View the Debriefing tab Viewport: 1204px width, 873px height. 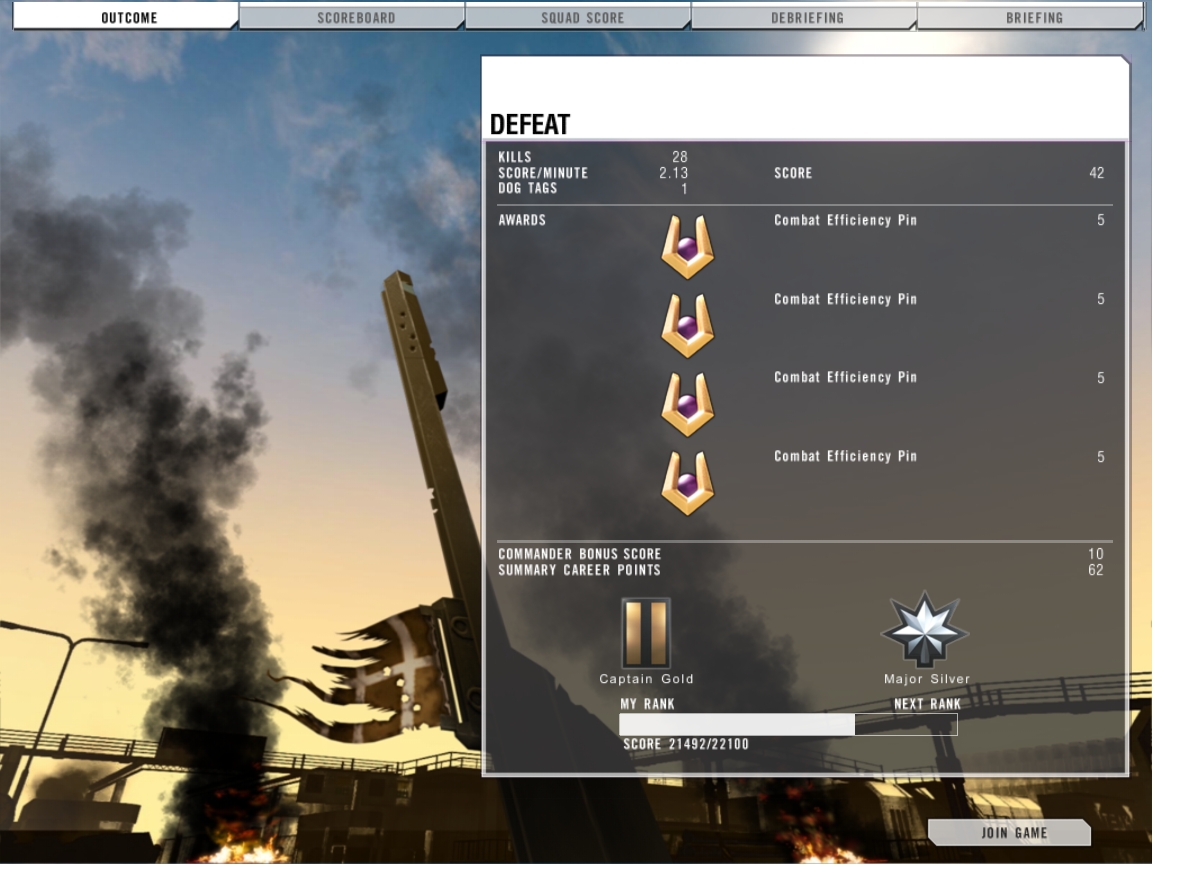[x=807, y=17]
